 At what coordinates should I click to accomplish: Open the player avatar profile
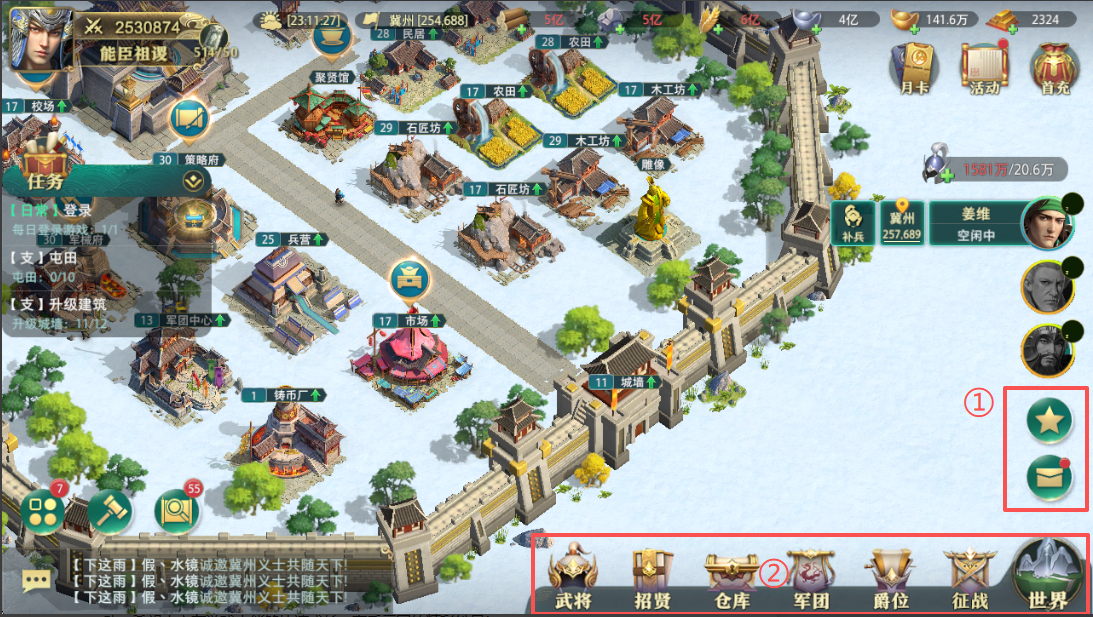pos(39,38)
